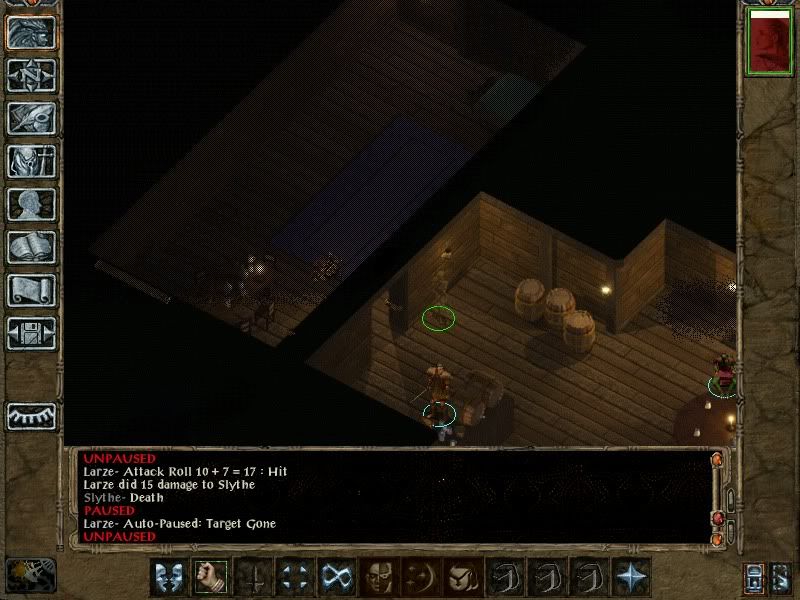800x600 pixels.
Task: Open the mage spellbook button
Action: pos(31,247)
